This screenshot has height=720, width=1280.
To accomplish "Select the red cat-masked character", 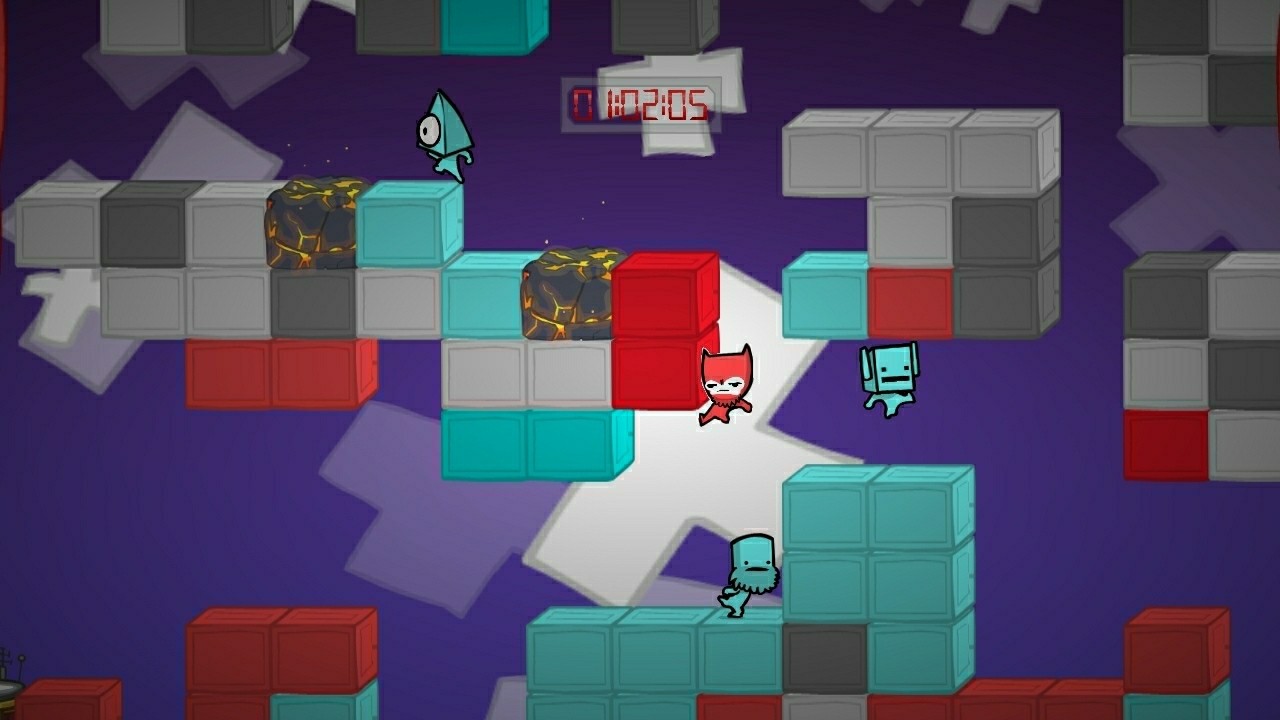I will [725, 390].
